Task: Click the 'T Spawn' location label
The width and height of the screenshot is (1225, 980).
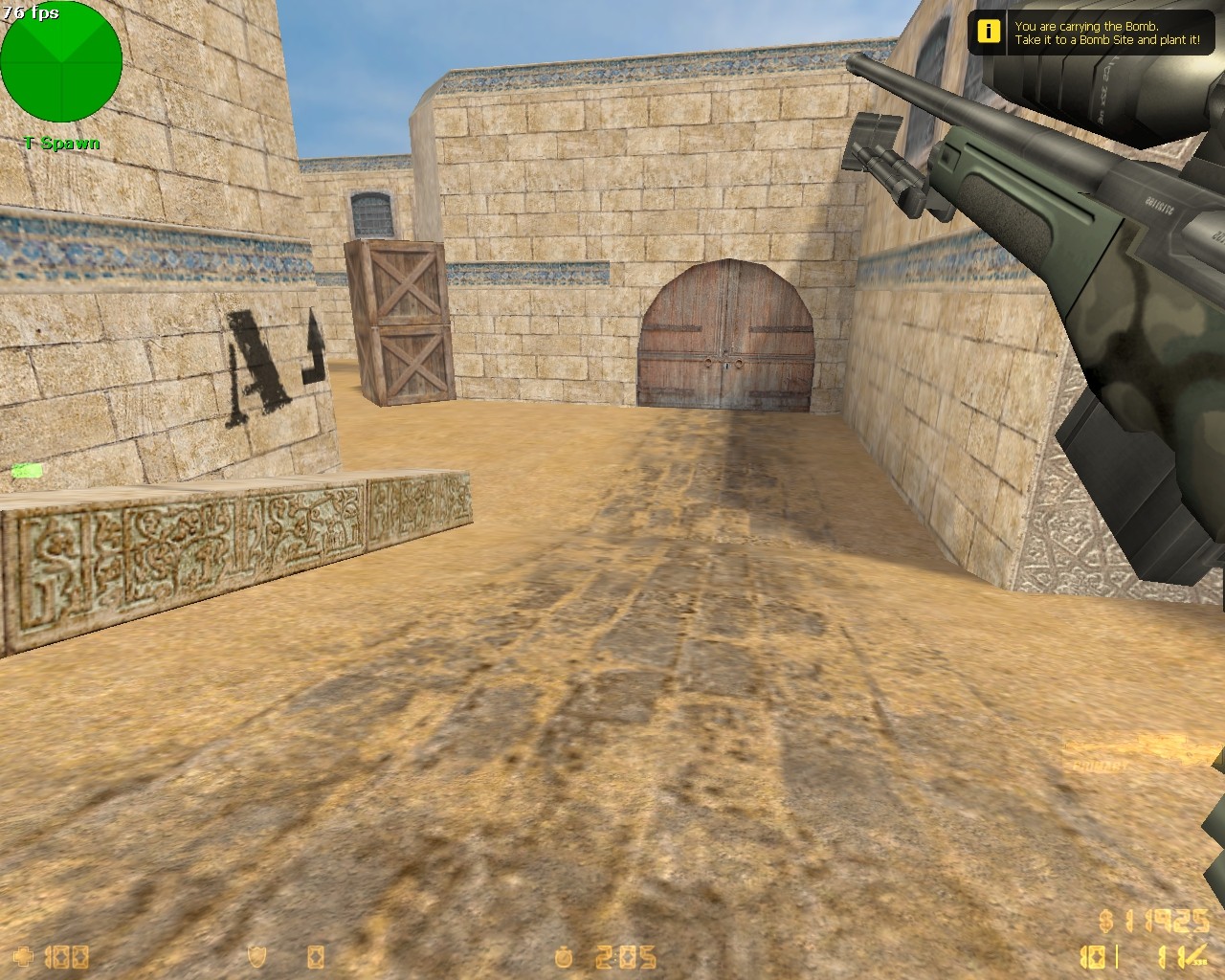Action: (61, 142)
